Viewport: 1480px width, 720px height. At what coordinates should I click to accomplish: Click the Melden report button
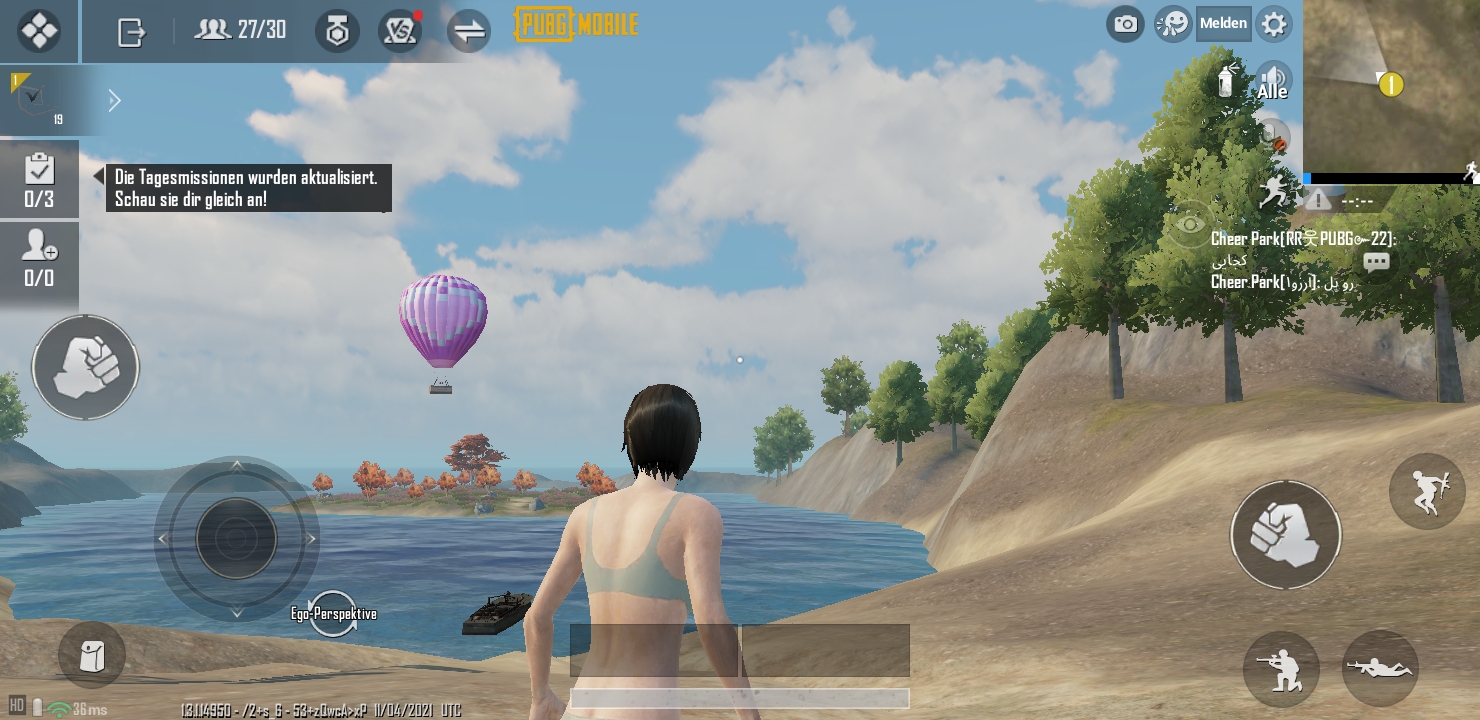click(x=1224, y=24)
